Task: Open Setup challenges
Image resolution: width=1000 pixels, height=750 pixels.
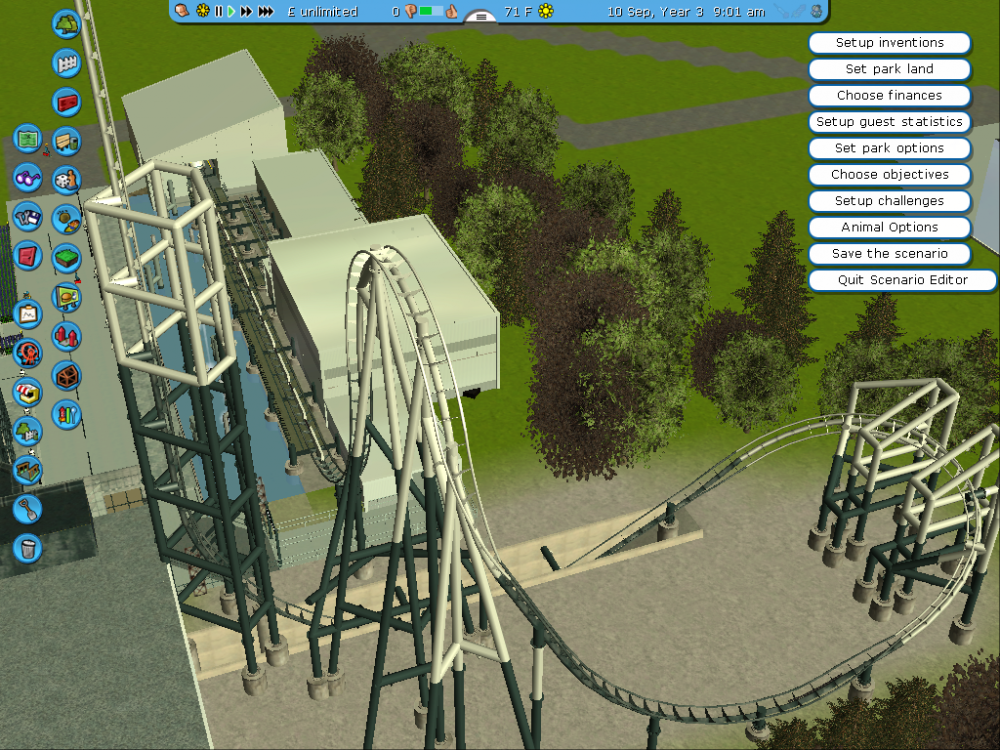Action: pos(889,201)
